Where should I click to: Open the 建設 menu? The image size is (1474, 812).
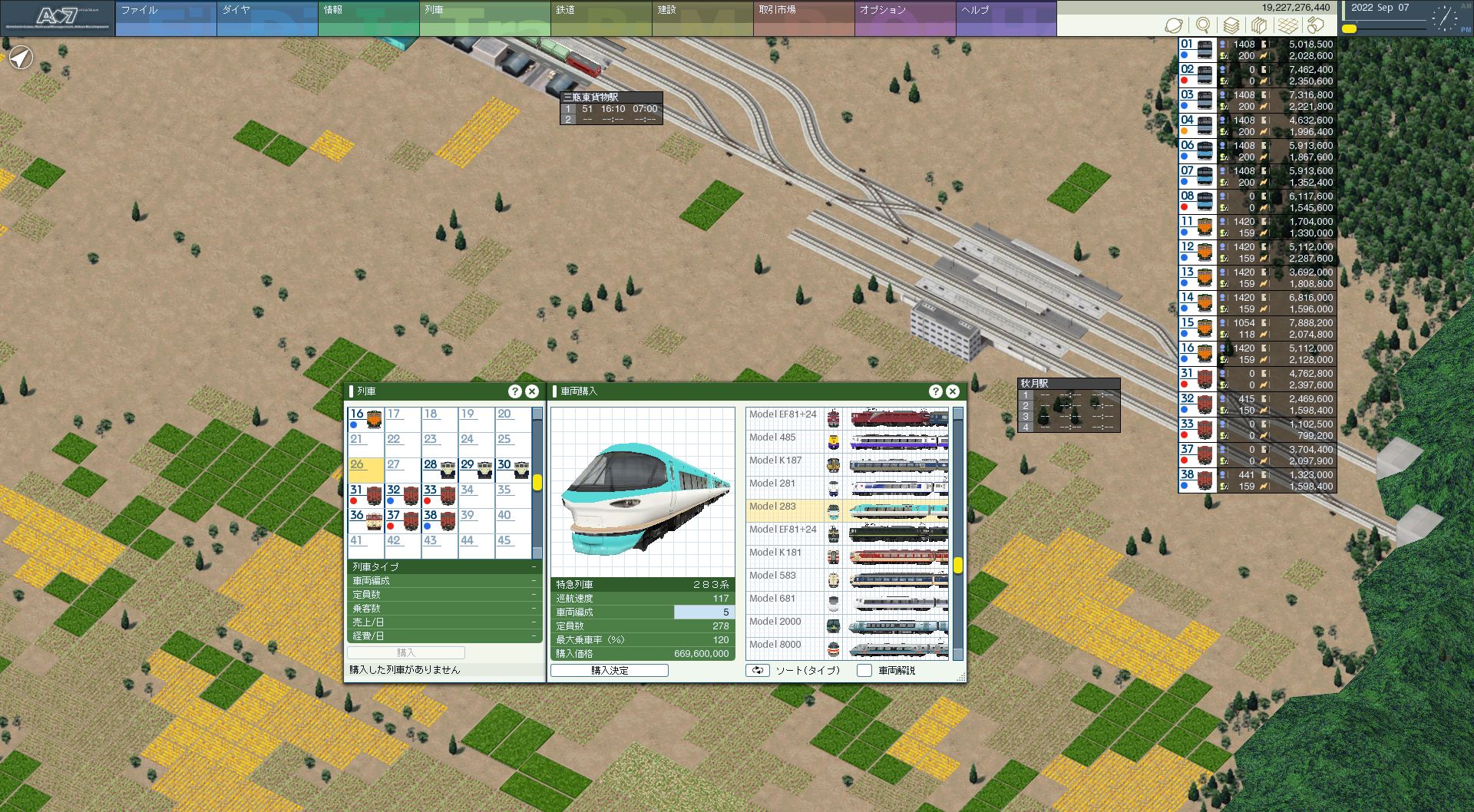(702, 18)
